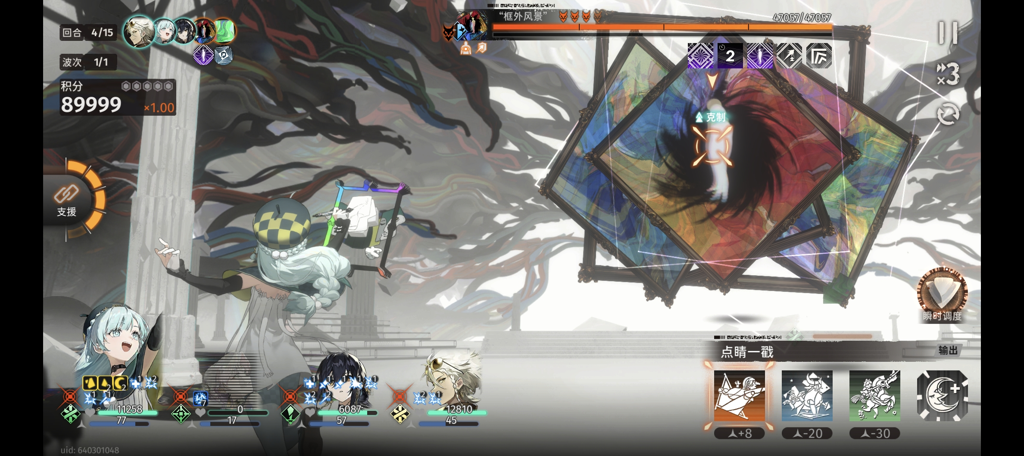Tap the boss portrait beside its health bar
Image resolution: width=1024 pixels, height=456 pixels.
point(472,23)
